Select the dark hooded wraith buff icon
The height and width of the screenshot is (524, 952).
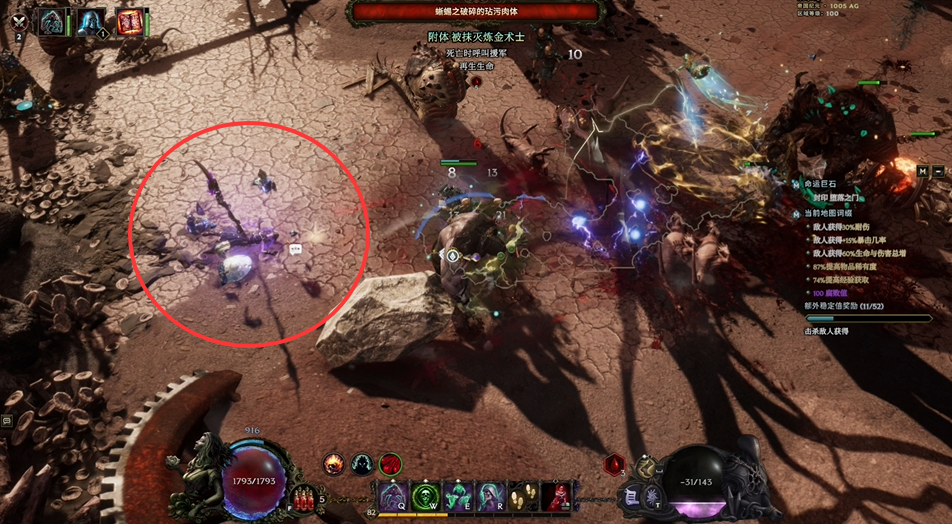362,464
